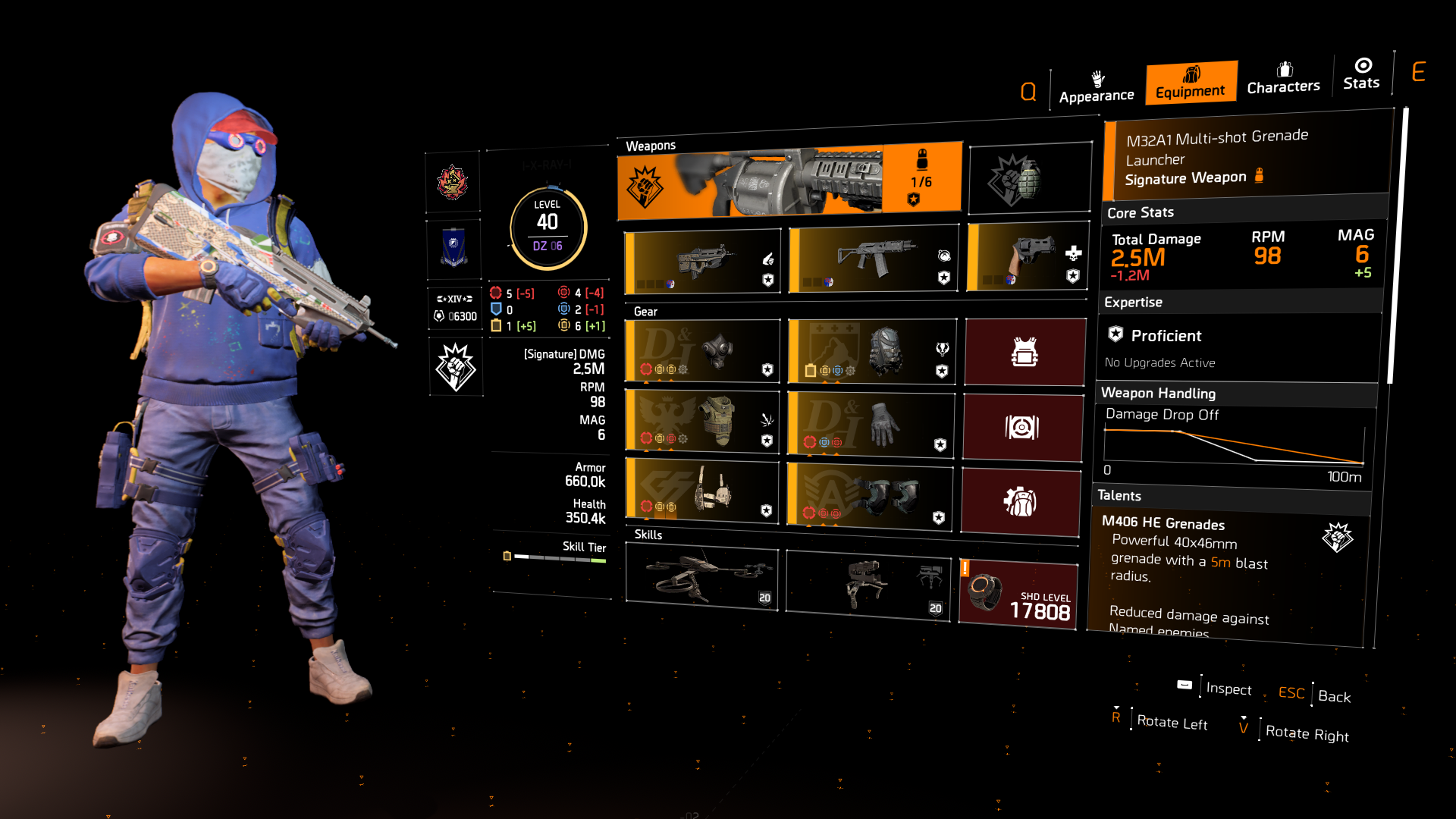Viewport: 1456px width, 819px height.
Task: Click the Proficient expertise shield icon
Action: click(x=1115, y=335)
